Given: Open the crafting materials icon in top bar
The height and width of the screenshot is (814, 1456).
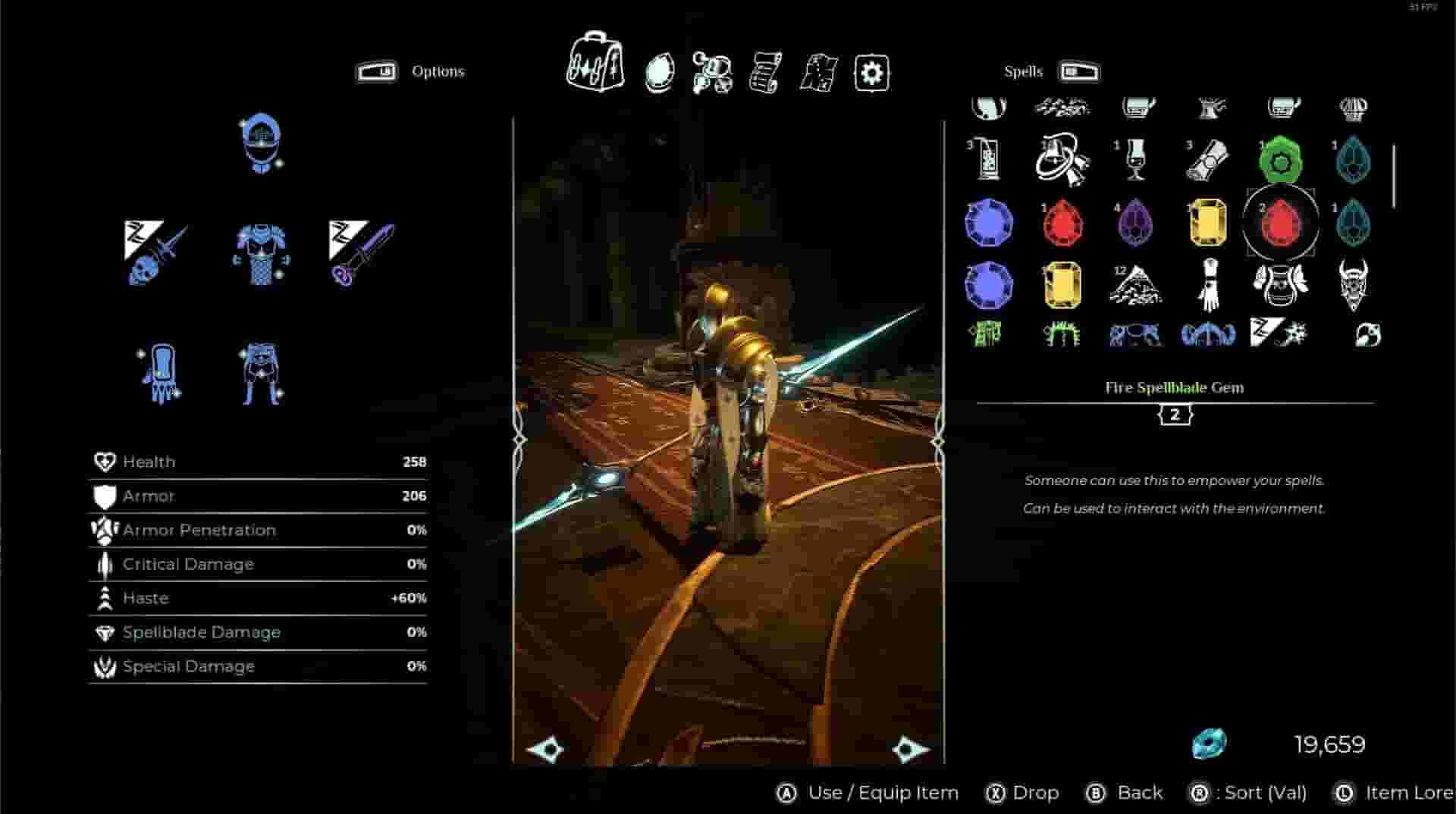Looking at the screenshot, I should click(x=711, y=71).
